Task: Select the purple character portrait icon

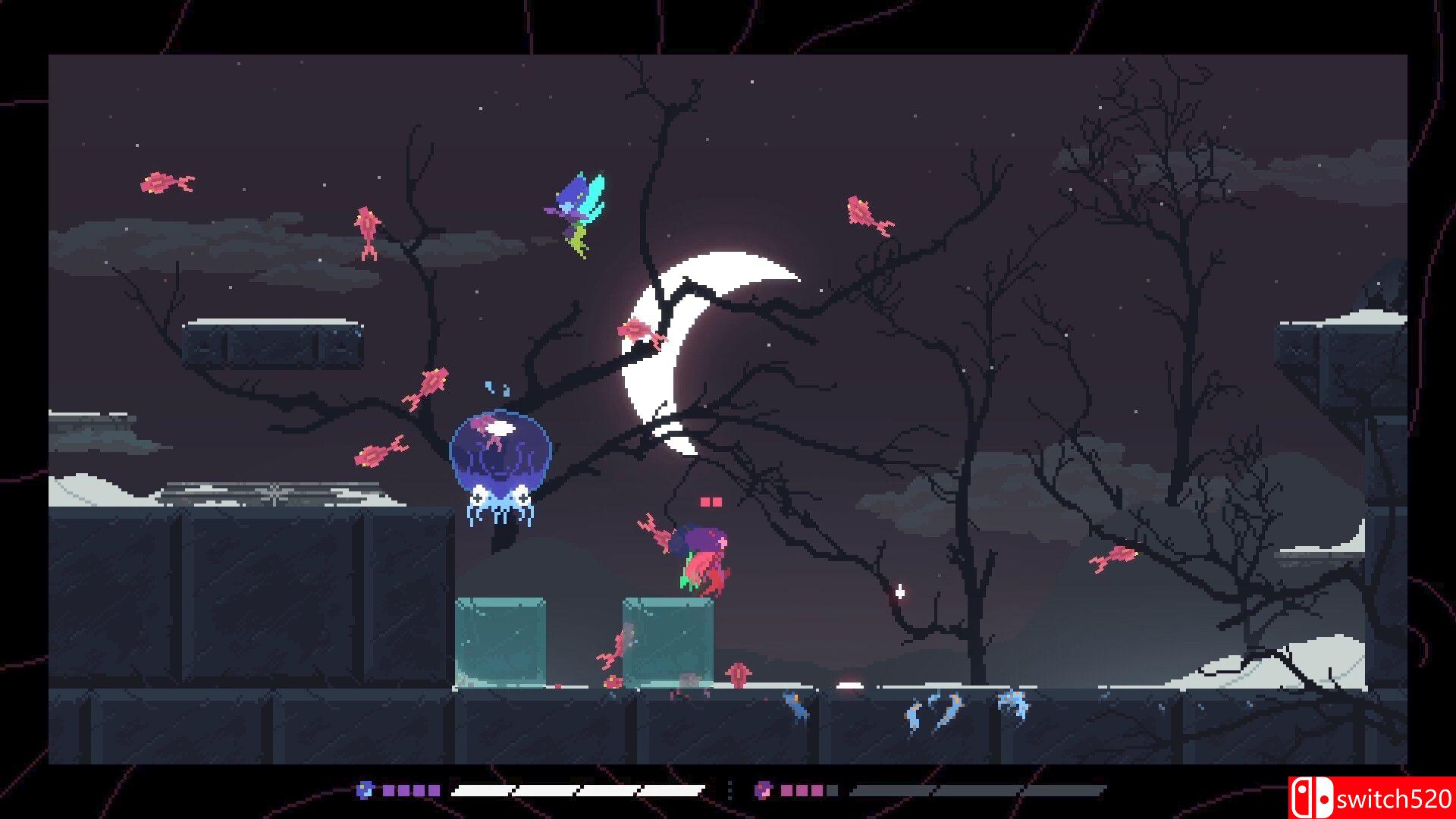Action: click(x=763, y=790)
